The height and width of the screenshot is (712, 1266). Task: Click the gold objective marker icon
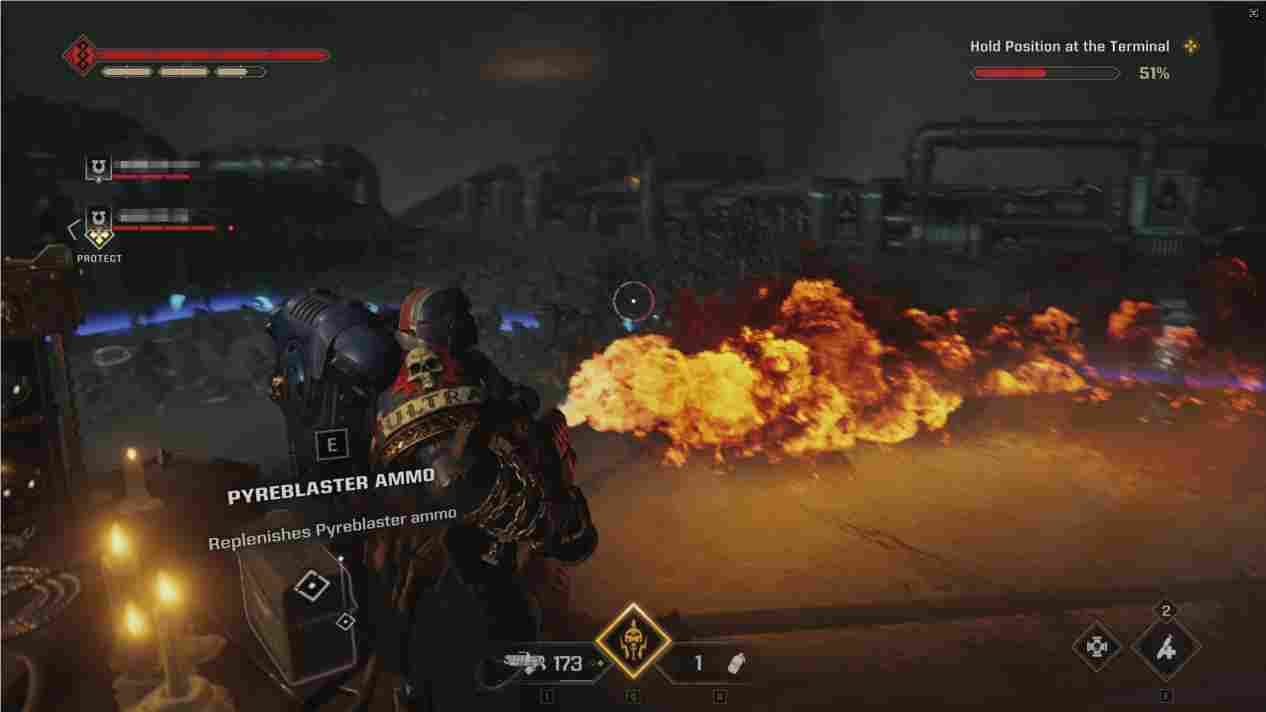1190,46
